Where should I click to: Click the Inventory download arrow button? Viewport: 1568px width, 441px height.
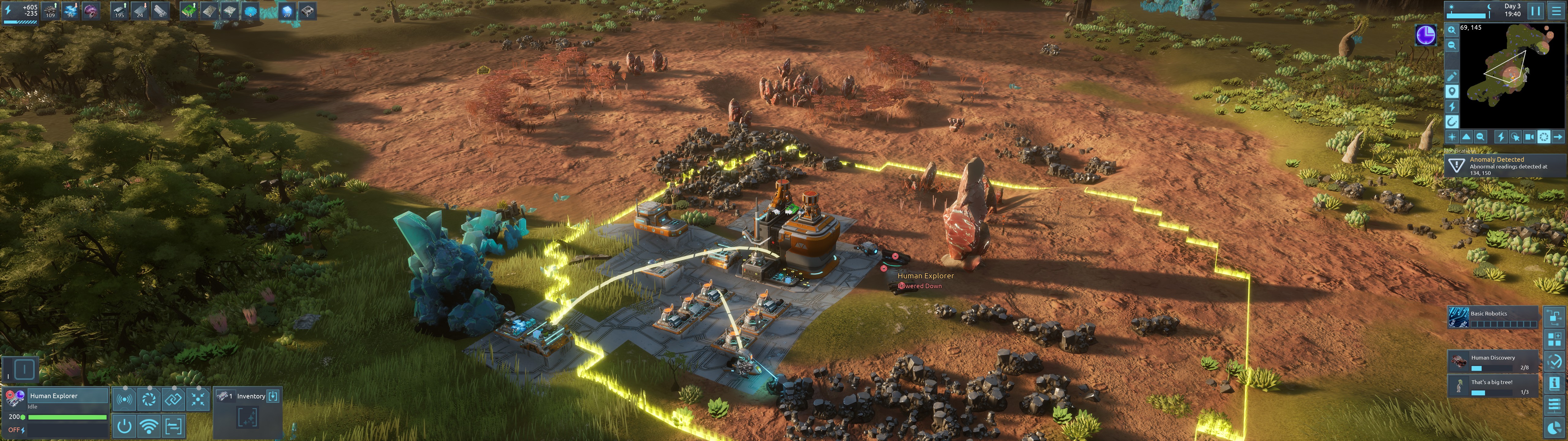273,396
